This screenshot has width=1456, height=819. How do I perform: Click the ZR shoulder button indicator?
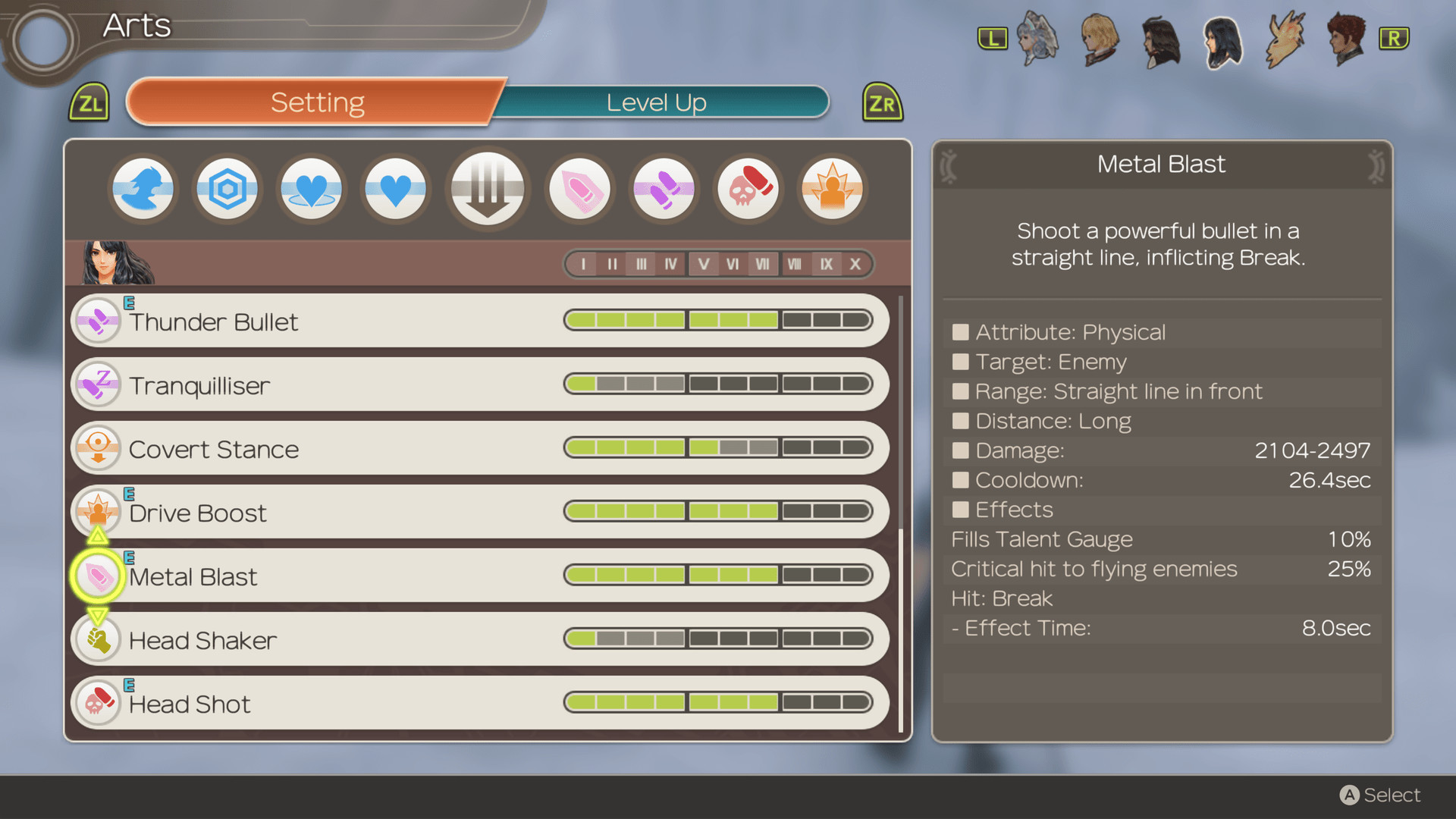[882, 102]
